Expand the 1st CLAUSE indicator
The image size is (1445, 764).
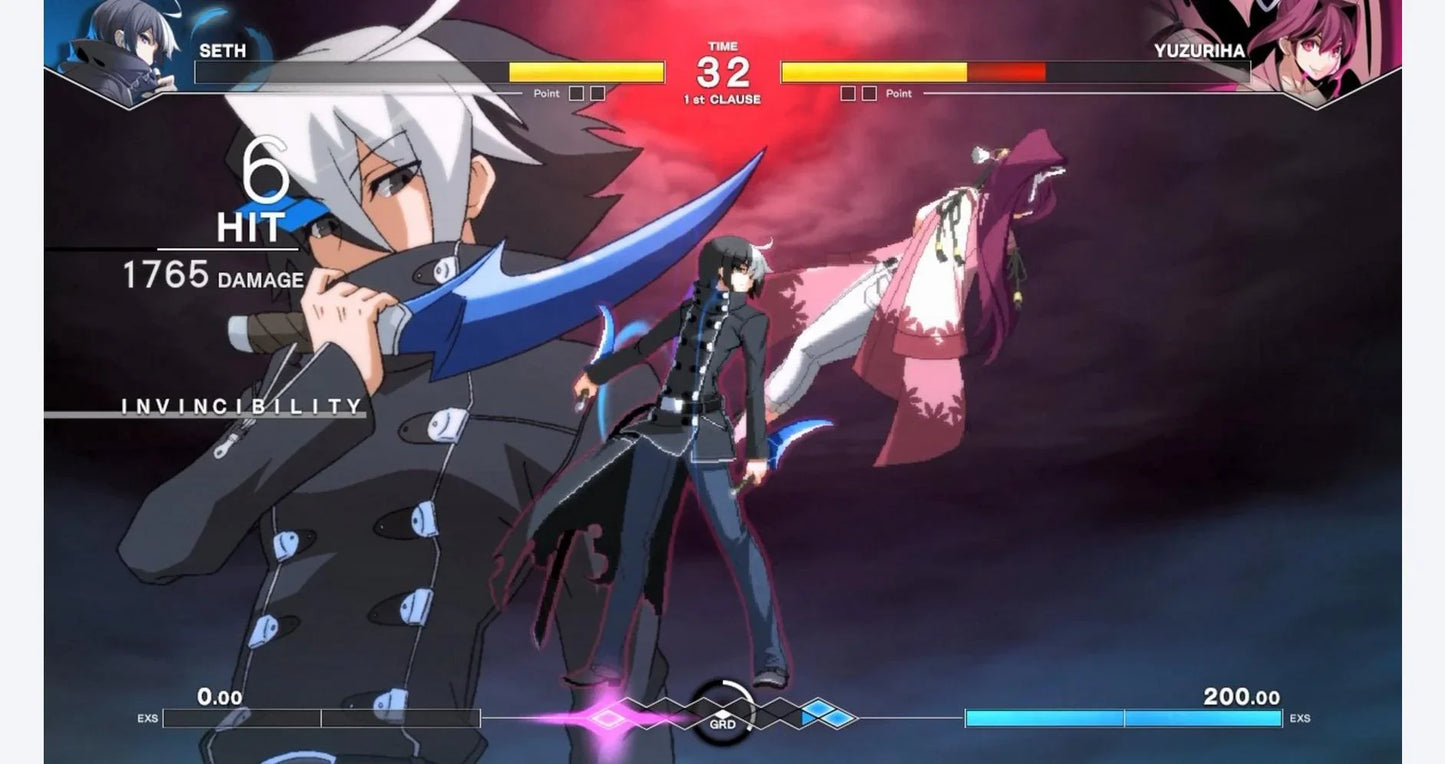pos(722,99)
